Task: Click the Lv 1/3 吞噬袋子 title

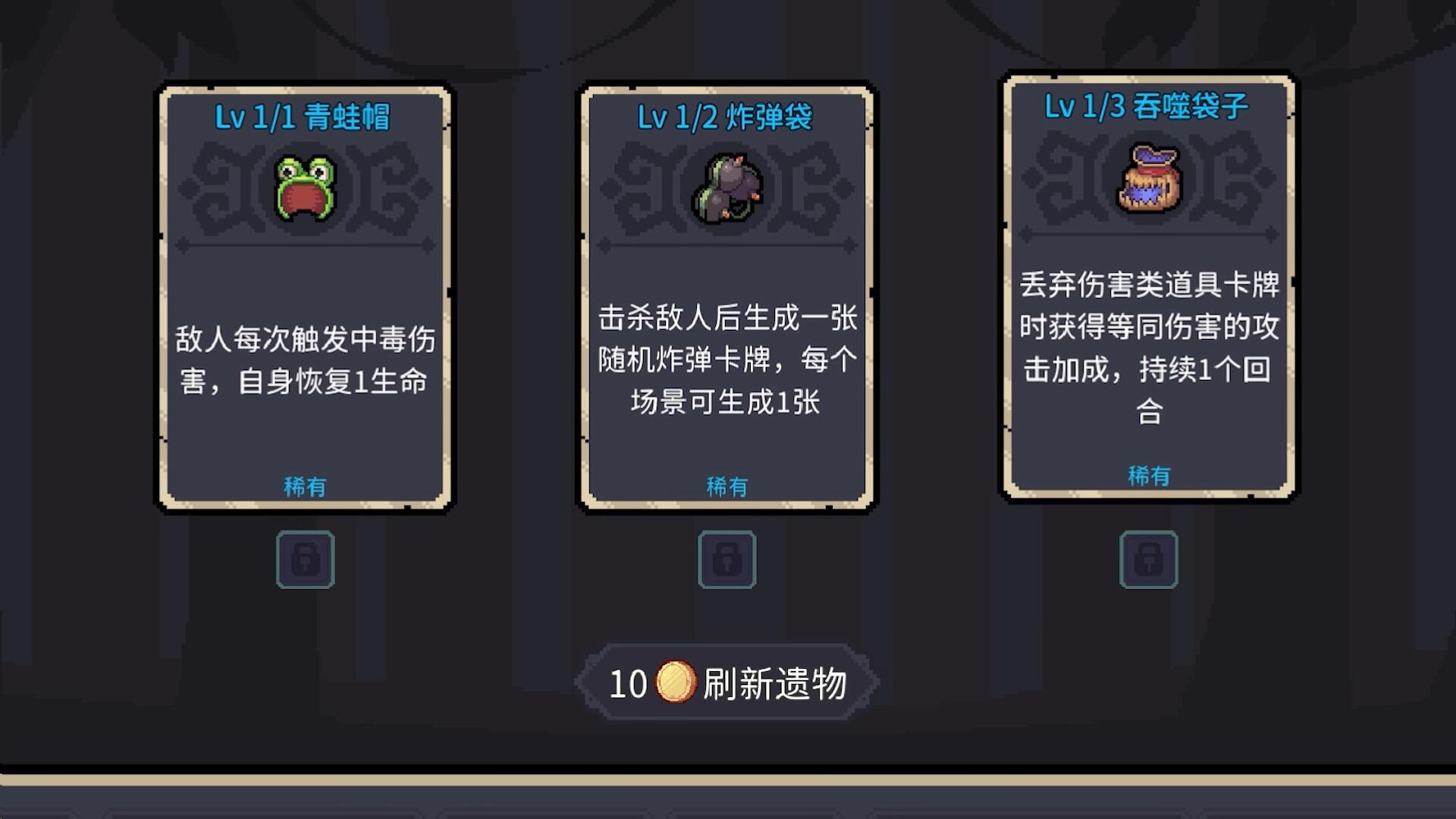Action: 1147,108
